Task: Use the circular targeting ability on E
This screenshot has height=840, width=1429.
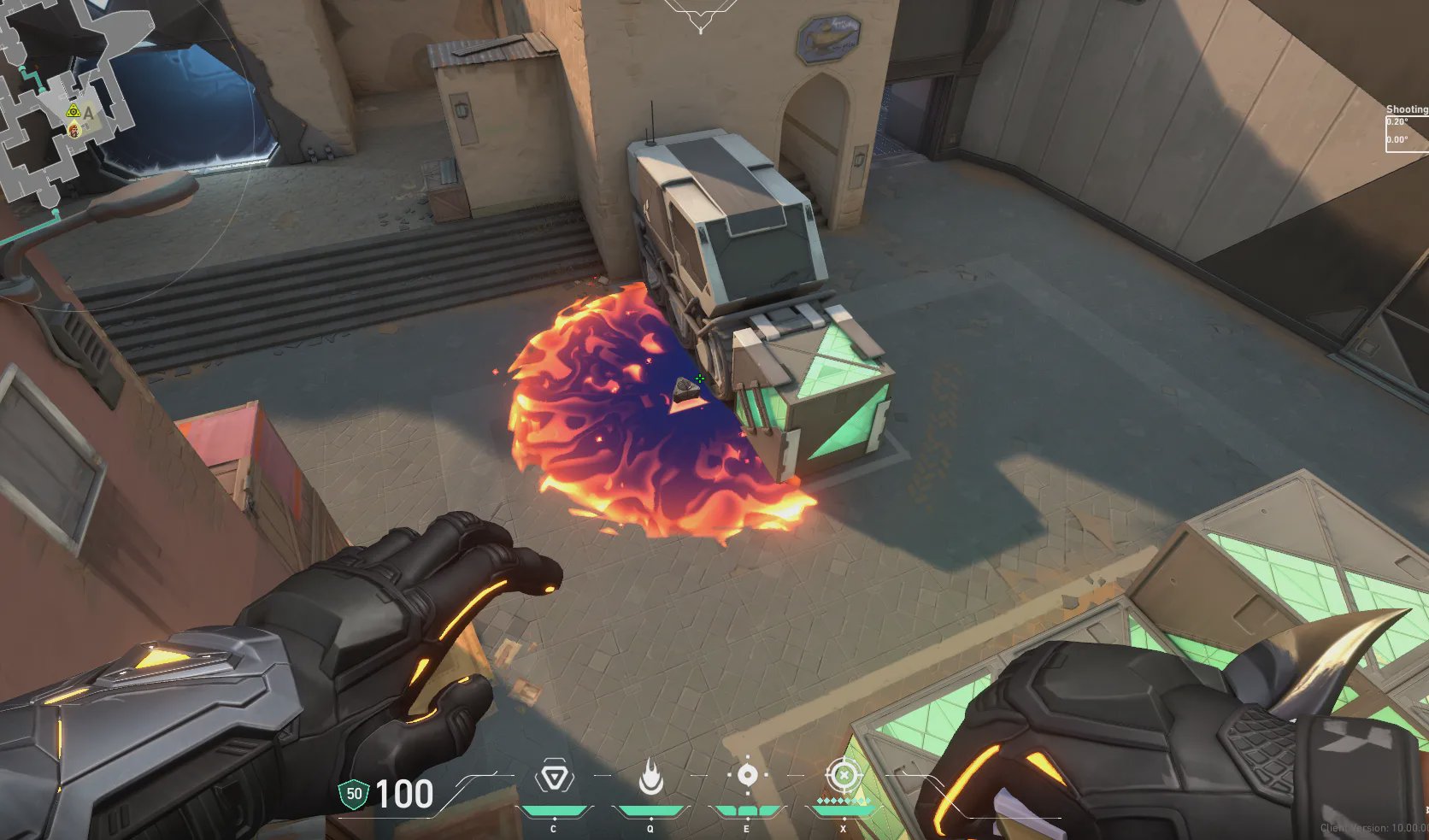Action: click(747, 776)
